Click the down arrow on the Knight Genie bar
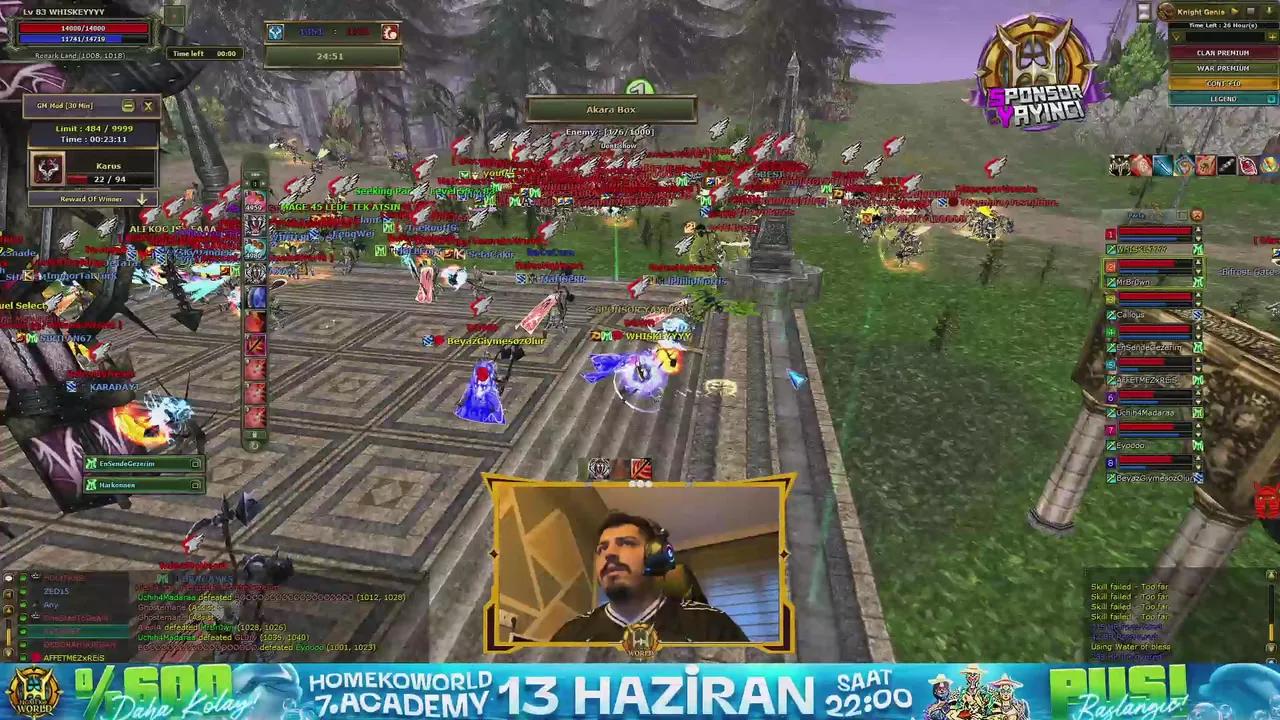 1268,11
